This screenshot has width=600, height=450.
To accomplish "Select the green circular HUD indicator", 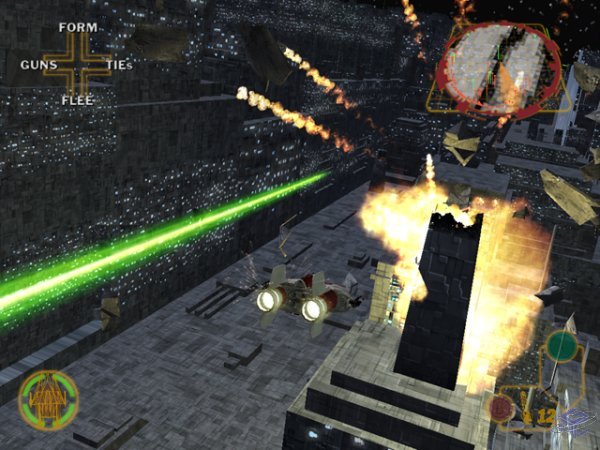I will pos(562,347).
